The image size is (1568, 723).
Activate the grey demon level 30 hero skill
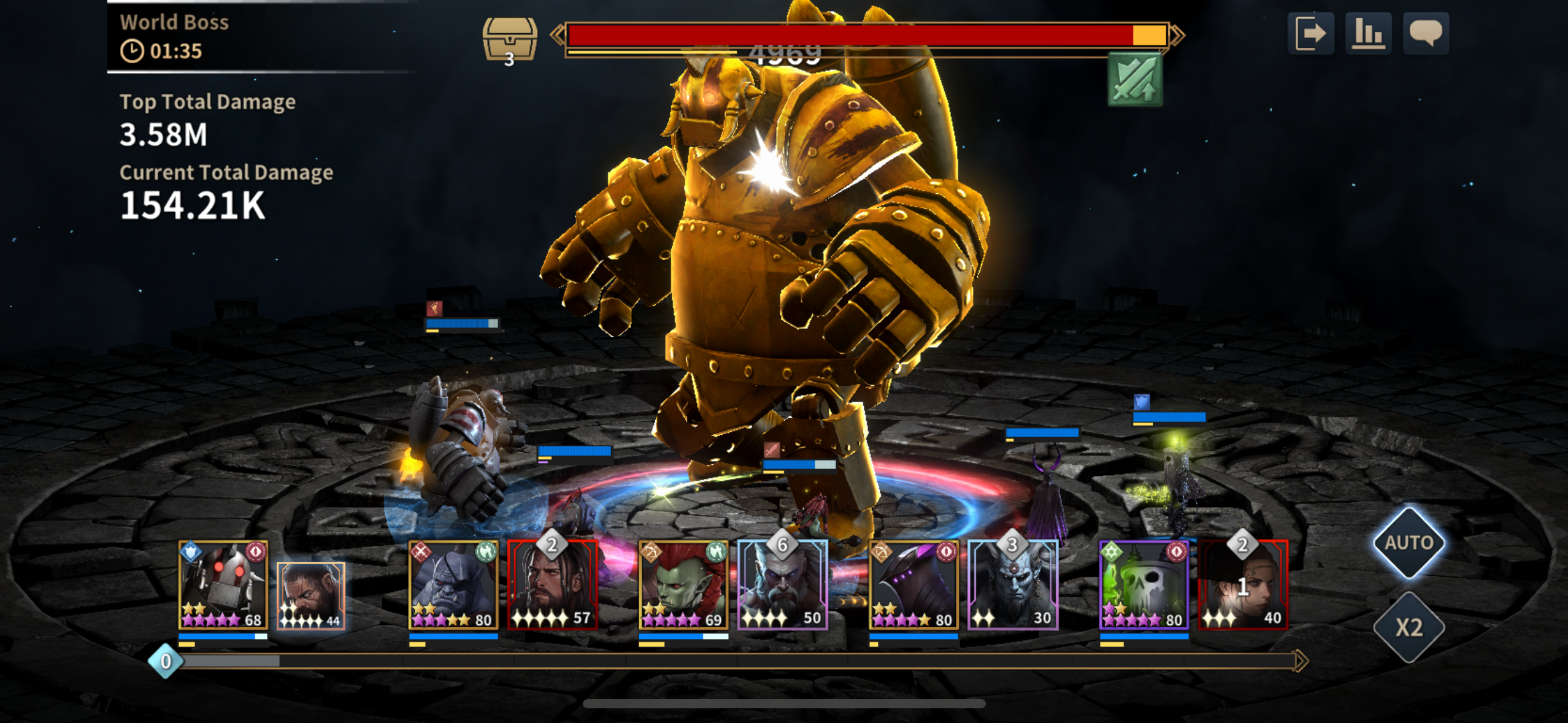tap(1013, 585)
